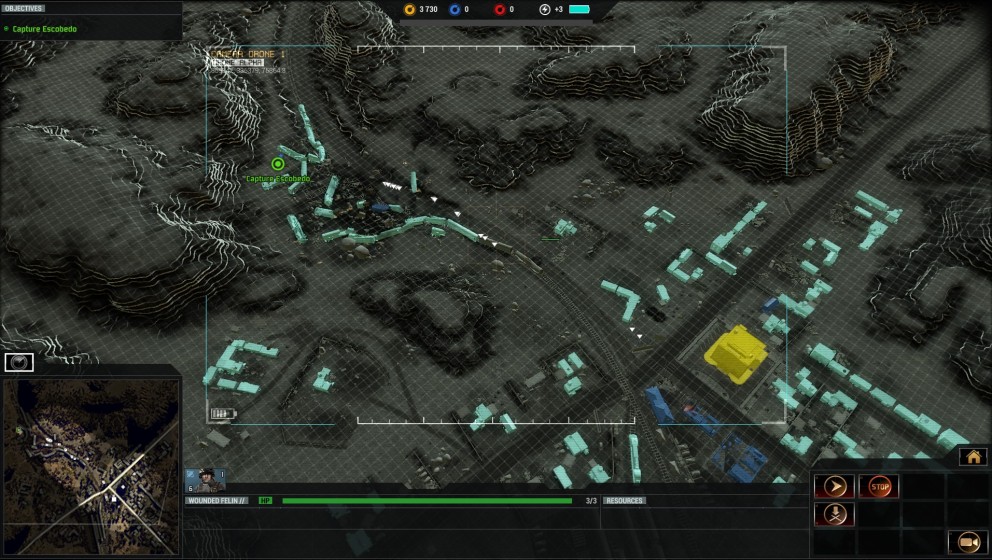Open the home base button
992x560 pixels.
(x=972, y=457)
